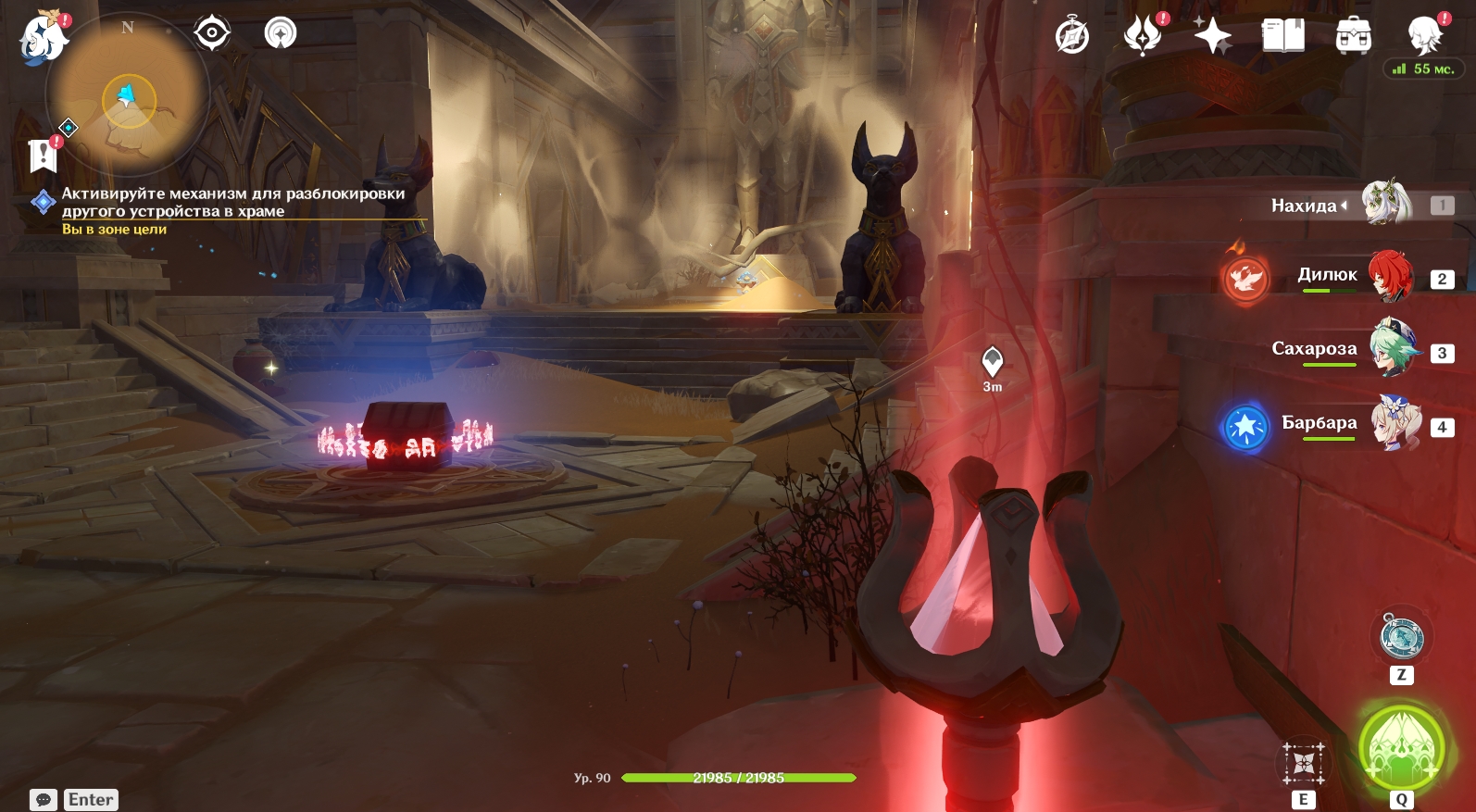Open the character screen icon
Viewport: 1476px width, 812px height.
[1424, 36]
